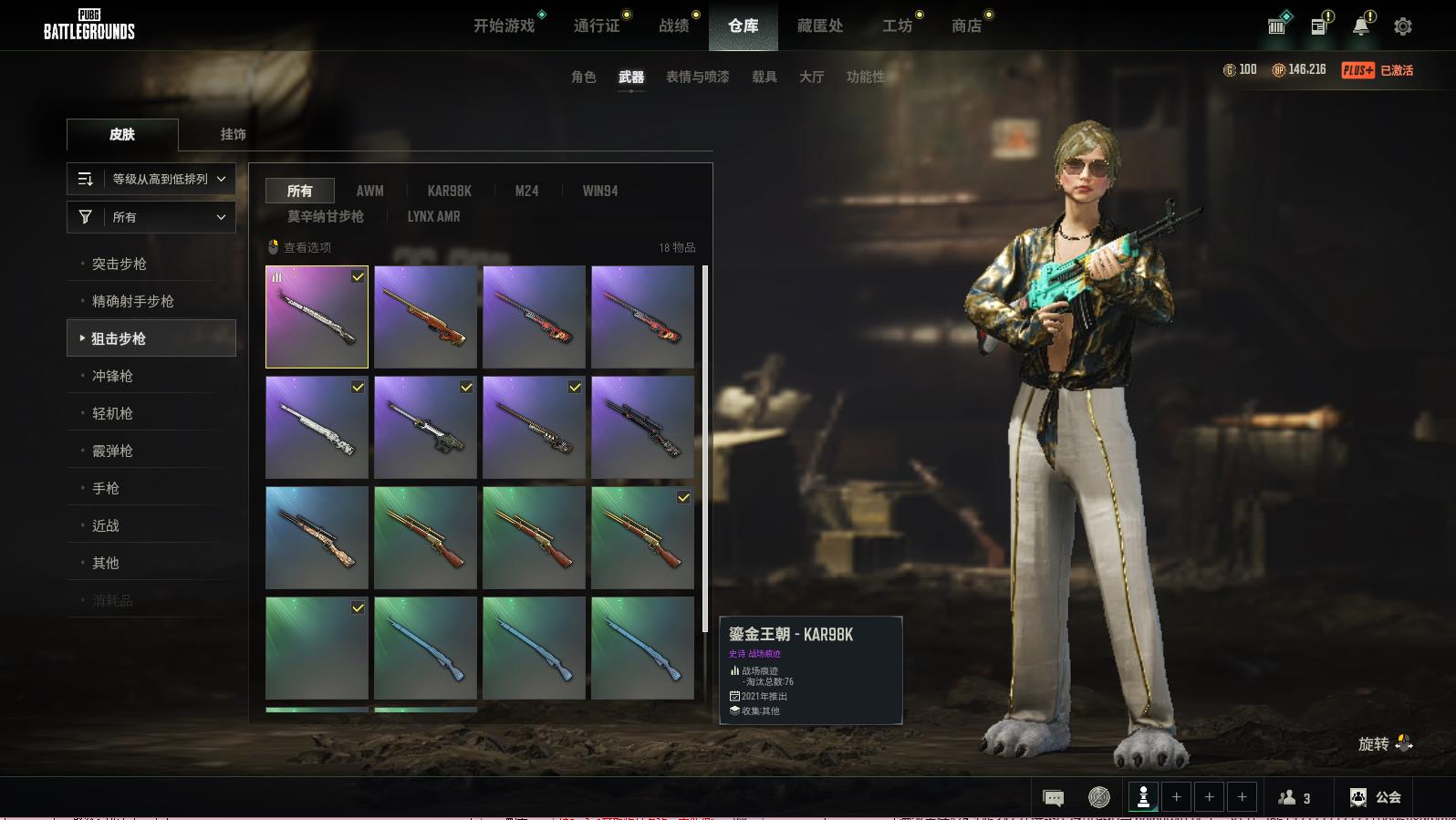
Task: Open the 等级从高到低排列 sort dropdown
Action: (151, 179)
